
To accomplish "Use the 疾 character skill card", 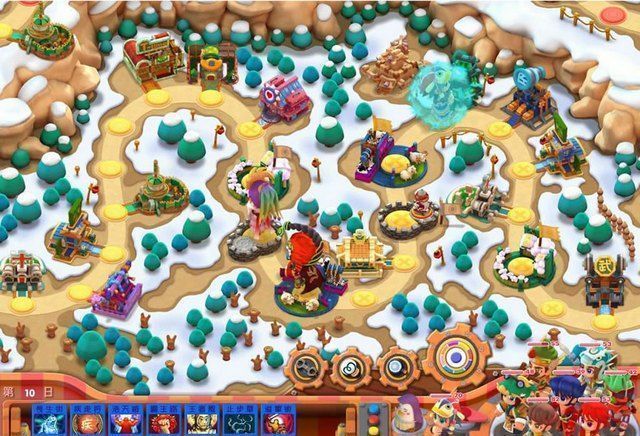I will pyautogui.click(x=84, y=422).
